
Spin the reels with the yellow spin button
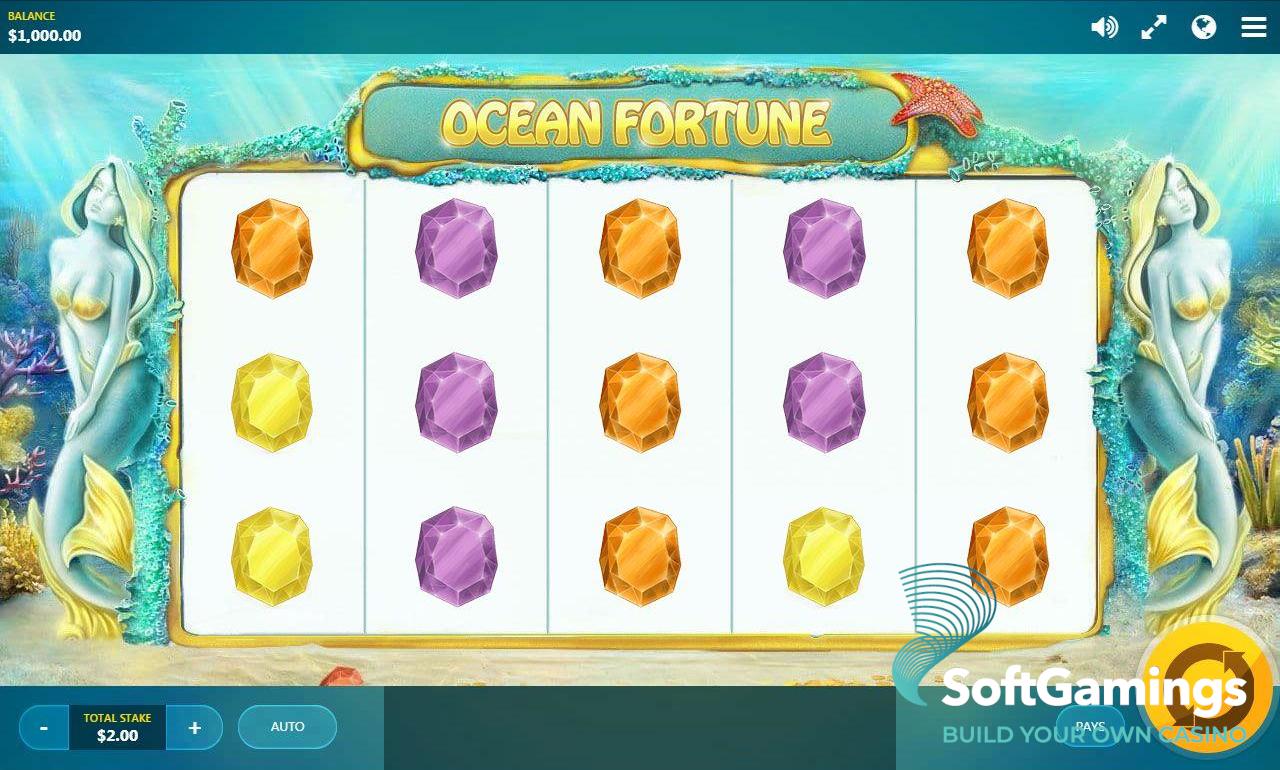click(1208, 687)
